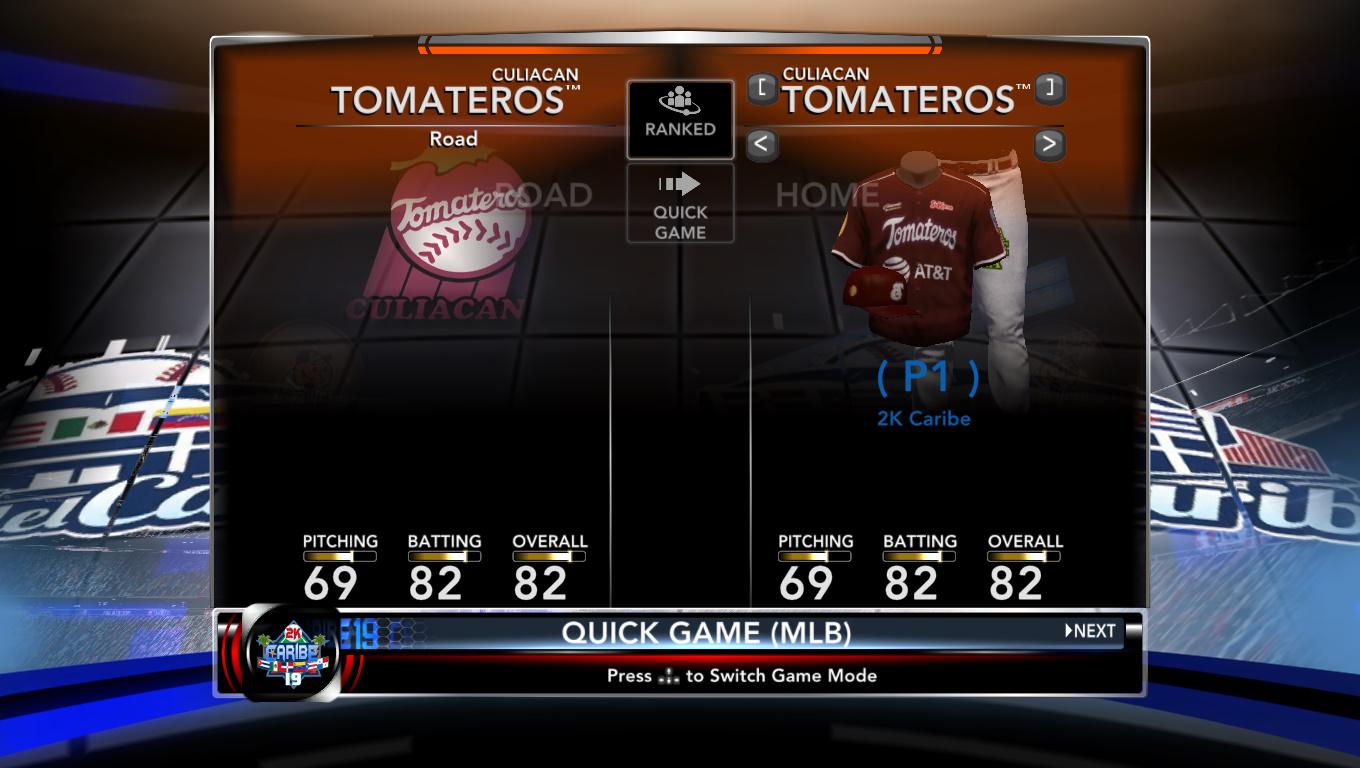
Task: Choose the Quick Game mode
Action: 680,204
